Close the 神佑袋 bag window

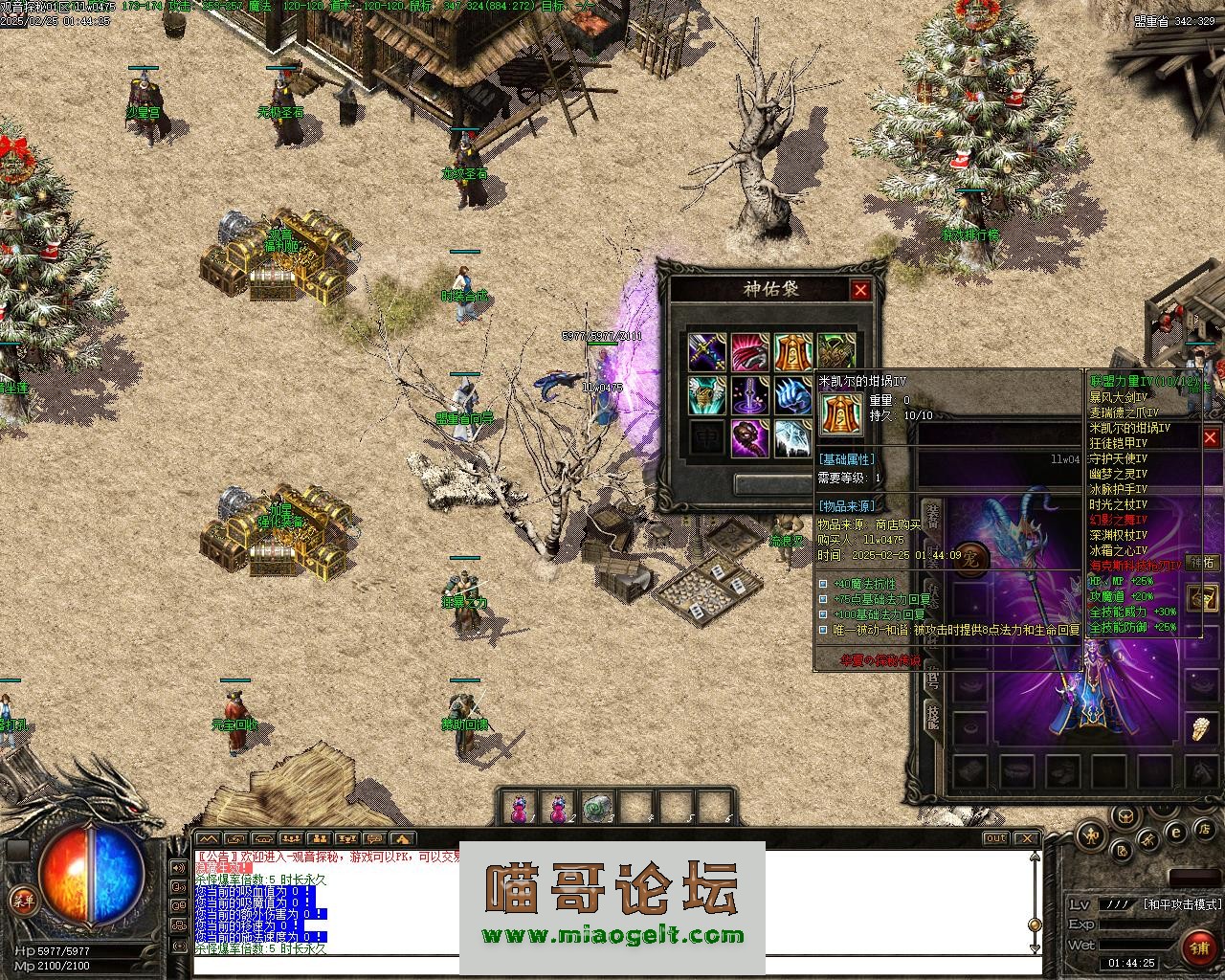pos(860,290)
